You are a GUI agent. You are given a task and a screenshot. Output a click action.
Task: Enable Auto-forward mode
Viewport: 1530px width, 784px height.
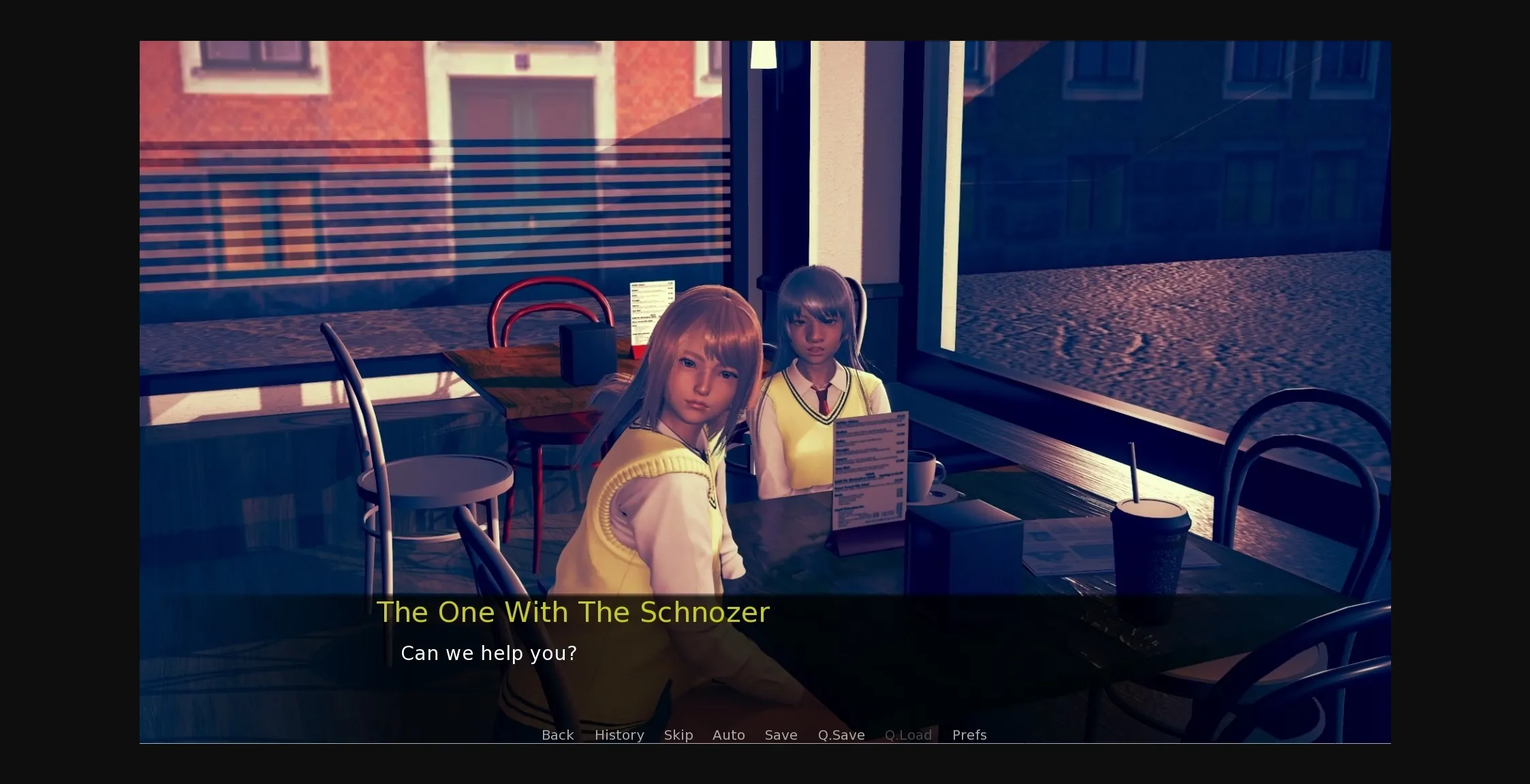click(728, 735)
